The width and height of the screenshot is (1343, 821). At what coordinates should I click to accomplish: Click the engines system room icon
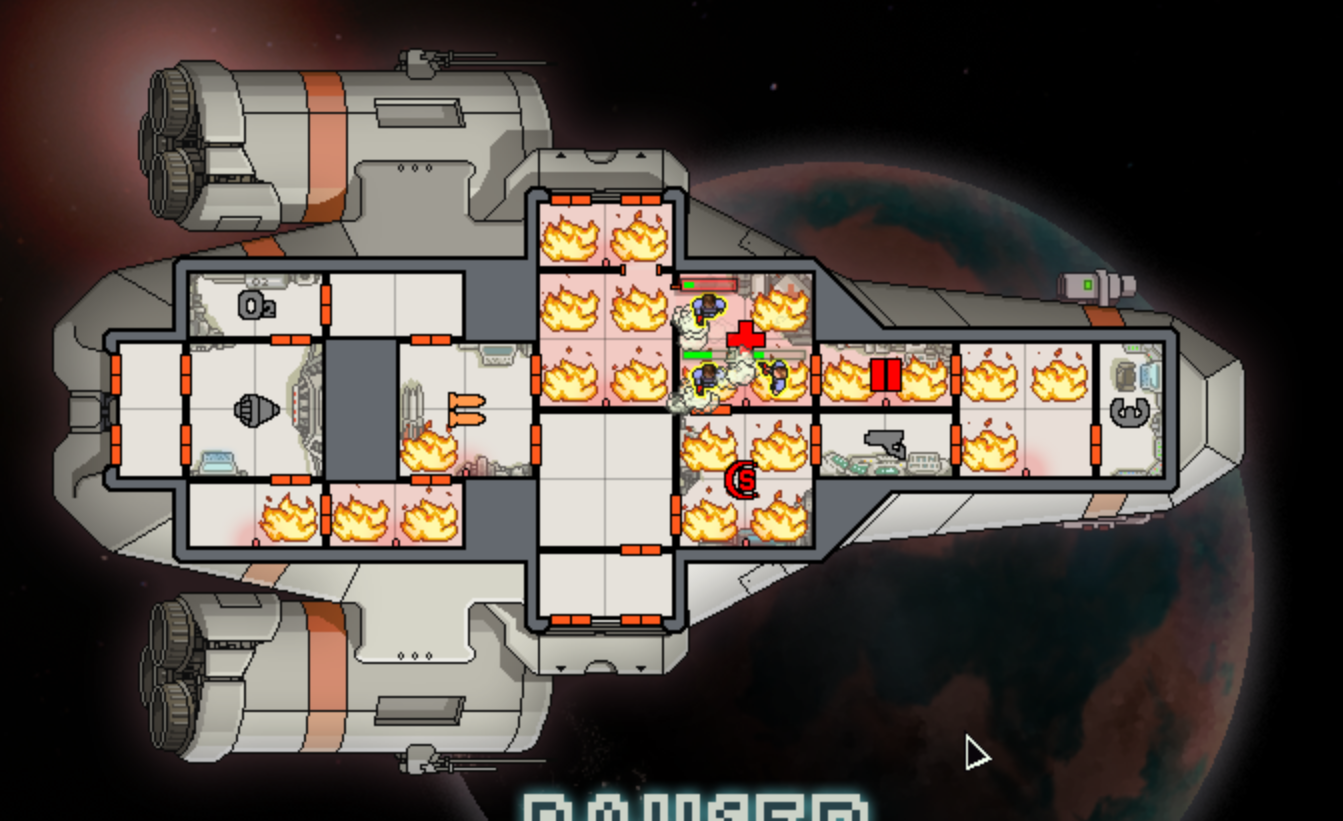pos(256,409)
